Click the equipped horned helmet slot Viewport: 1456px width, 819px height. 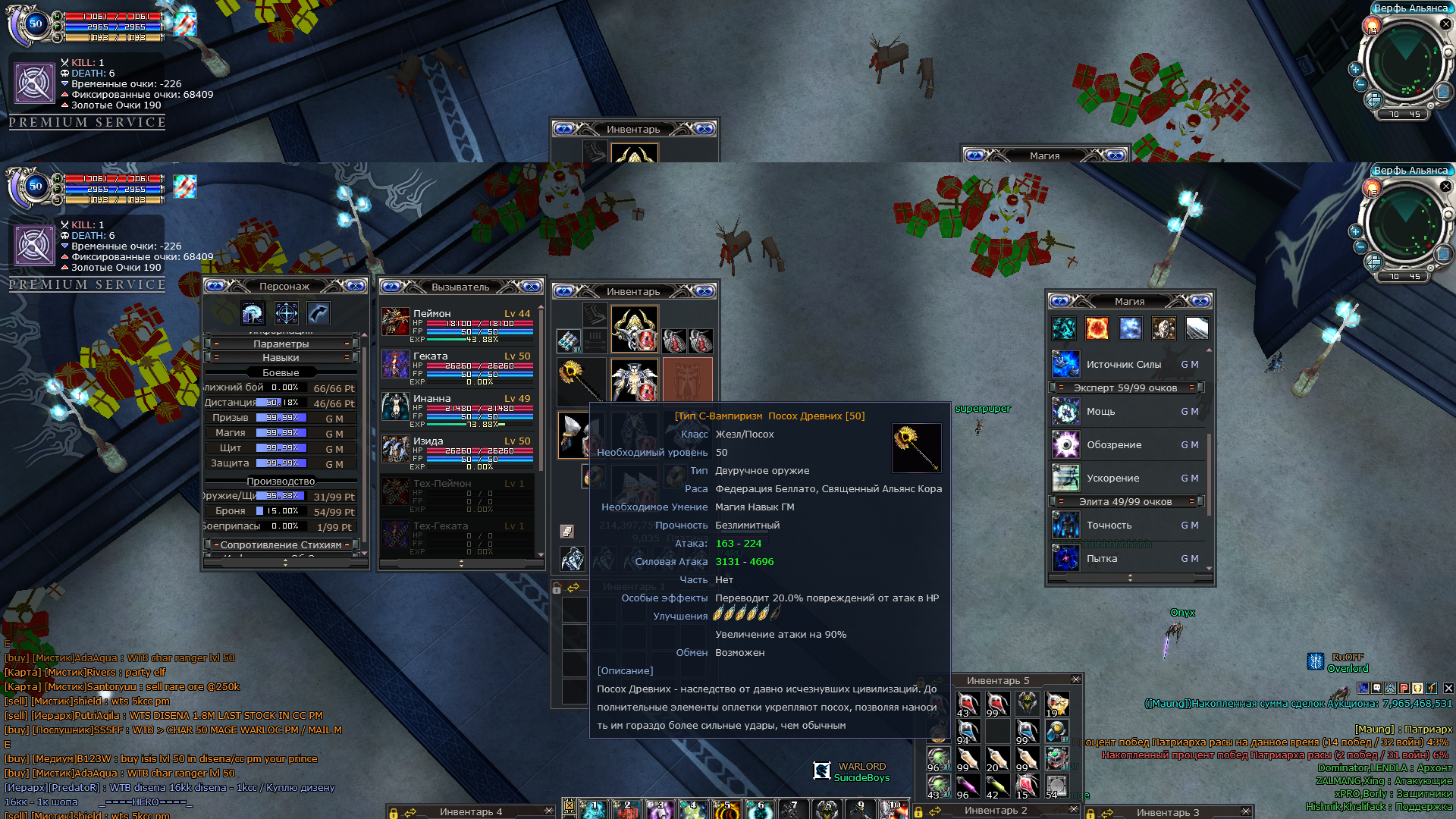tap(634, 328)
